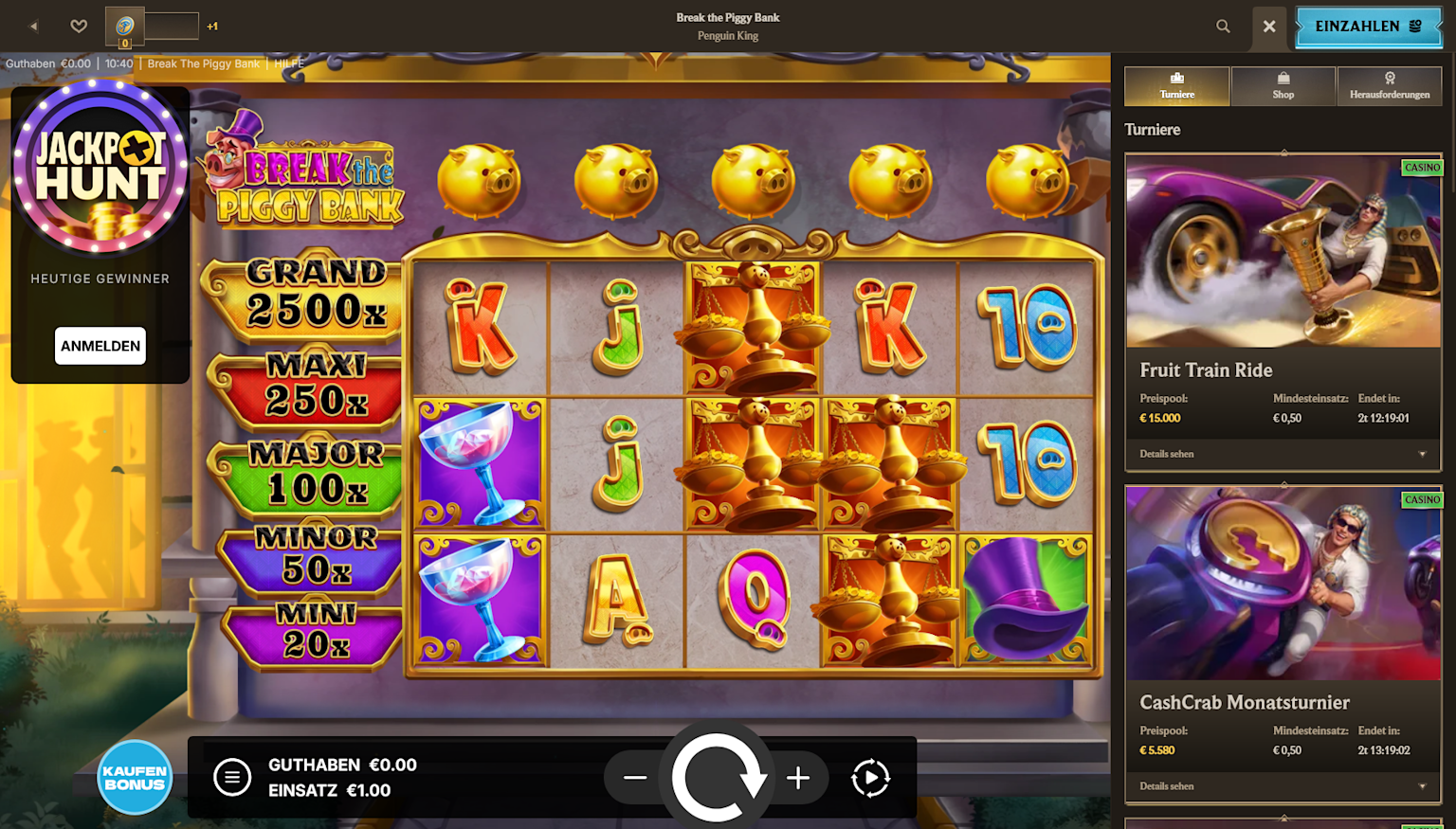Click the Einzahlen cash deposit icon
Viewport: 1456px width, 829px height.
coord(1367,27)
